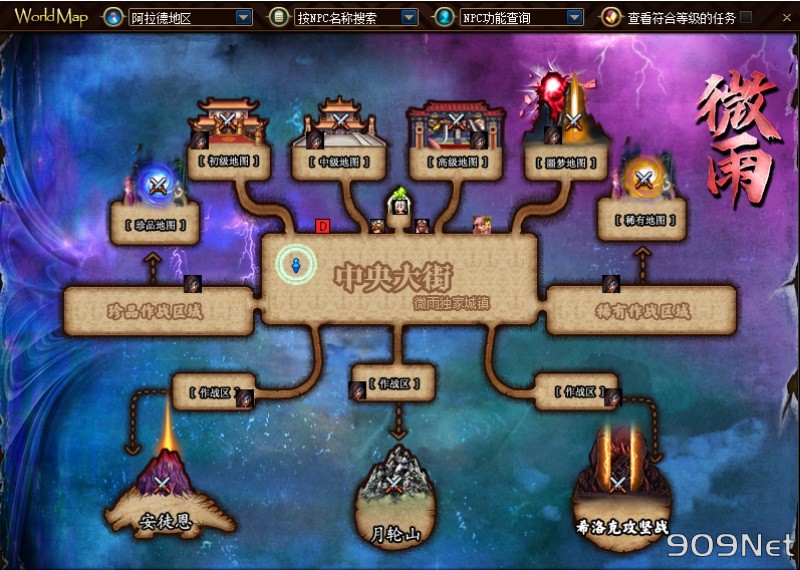Select the 初级地图 map node
800x570 pixels.
[x=228, y=160]
